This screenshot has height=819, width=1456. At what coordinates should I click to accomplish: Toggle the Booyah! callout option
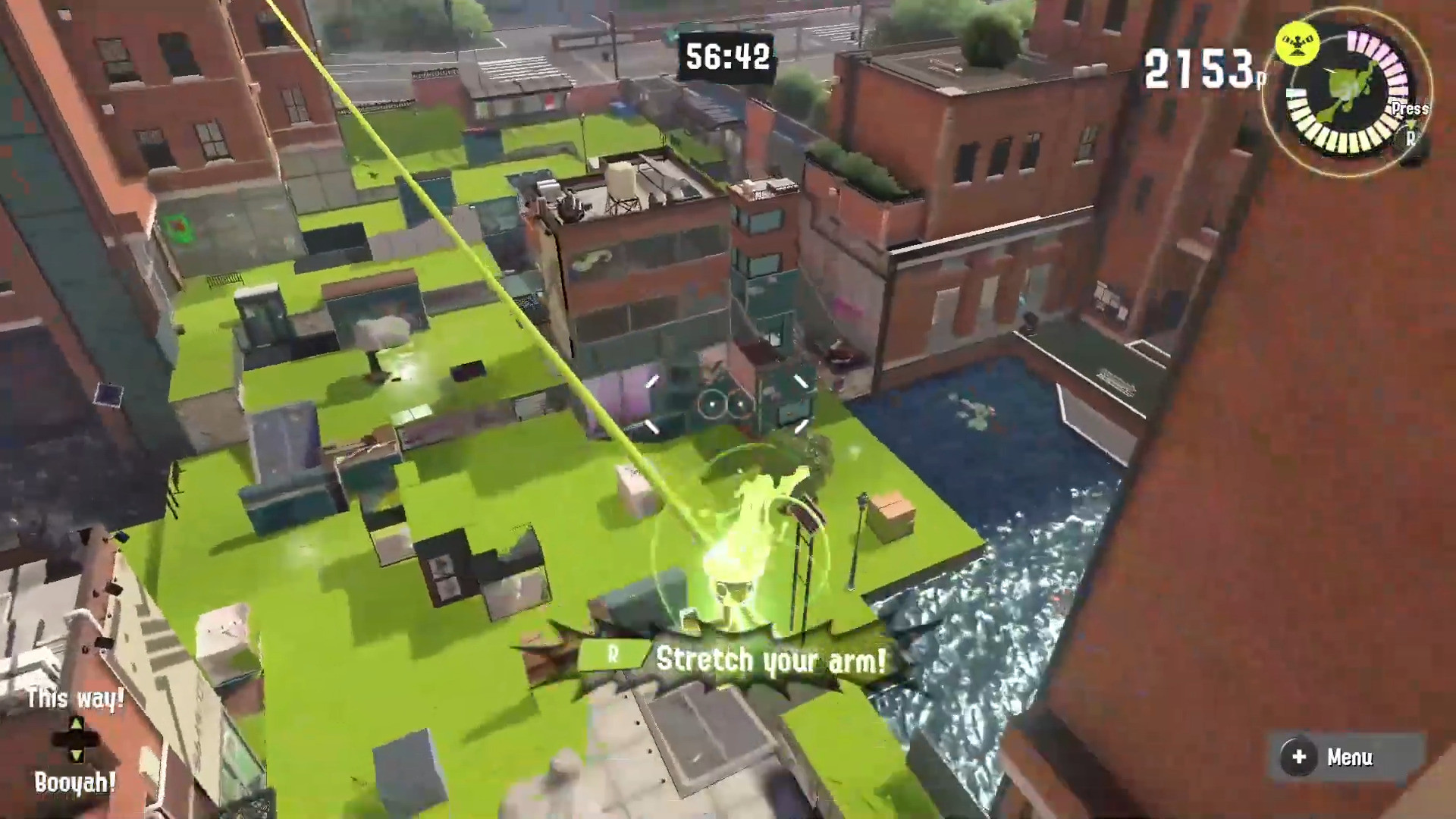(x=75, y=781)
